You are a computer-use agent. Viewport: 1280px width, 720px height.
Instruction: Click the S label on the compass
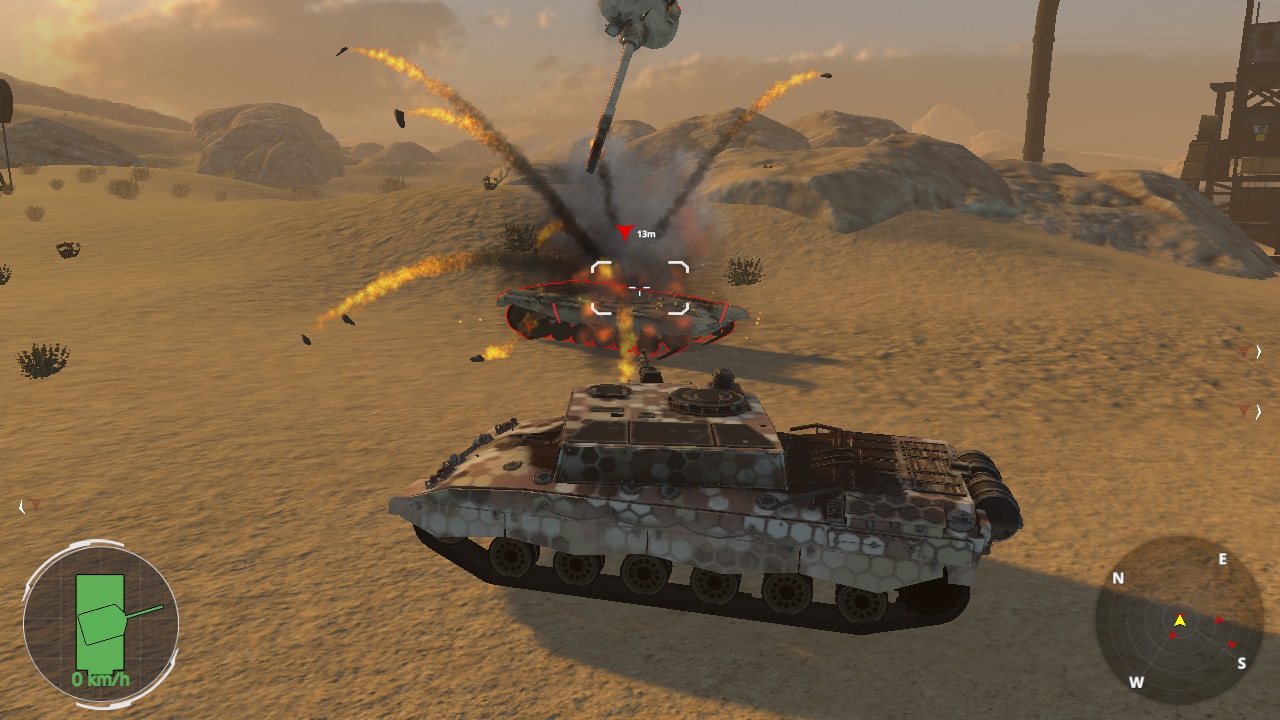(x=1242, y=662)
